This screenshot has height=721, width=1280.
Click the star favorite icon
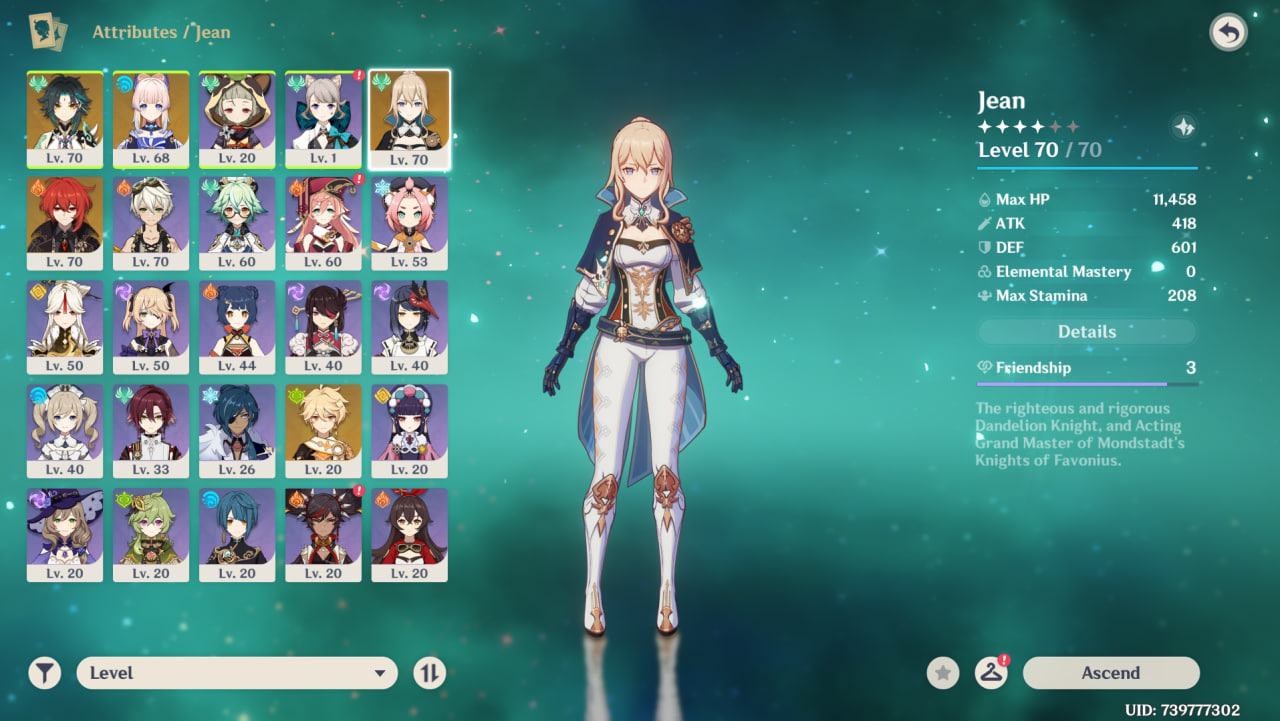coord(942,673)
